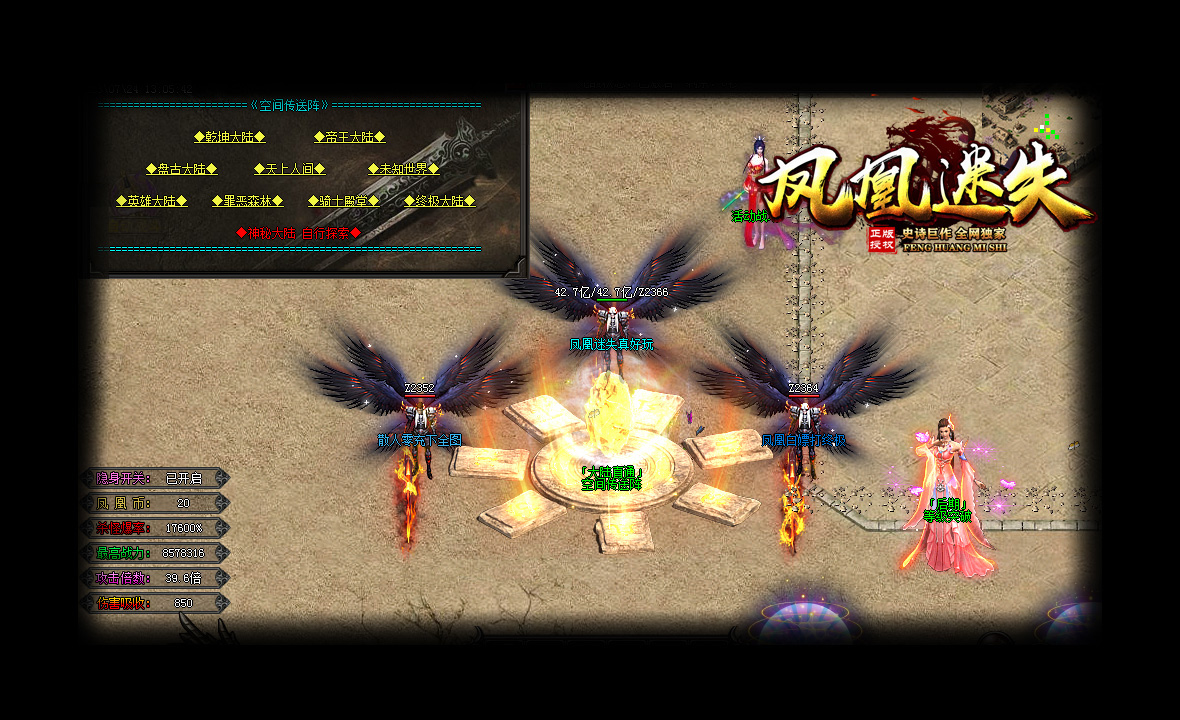
Task: Choose 盘古大陆 in the teleport list
Action: tap(181, 169)
